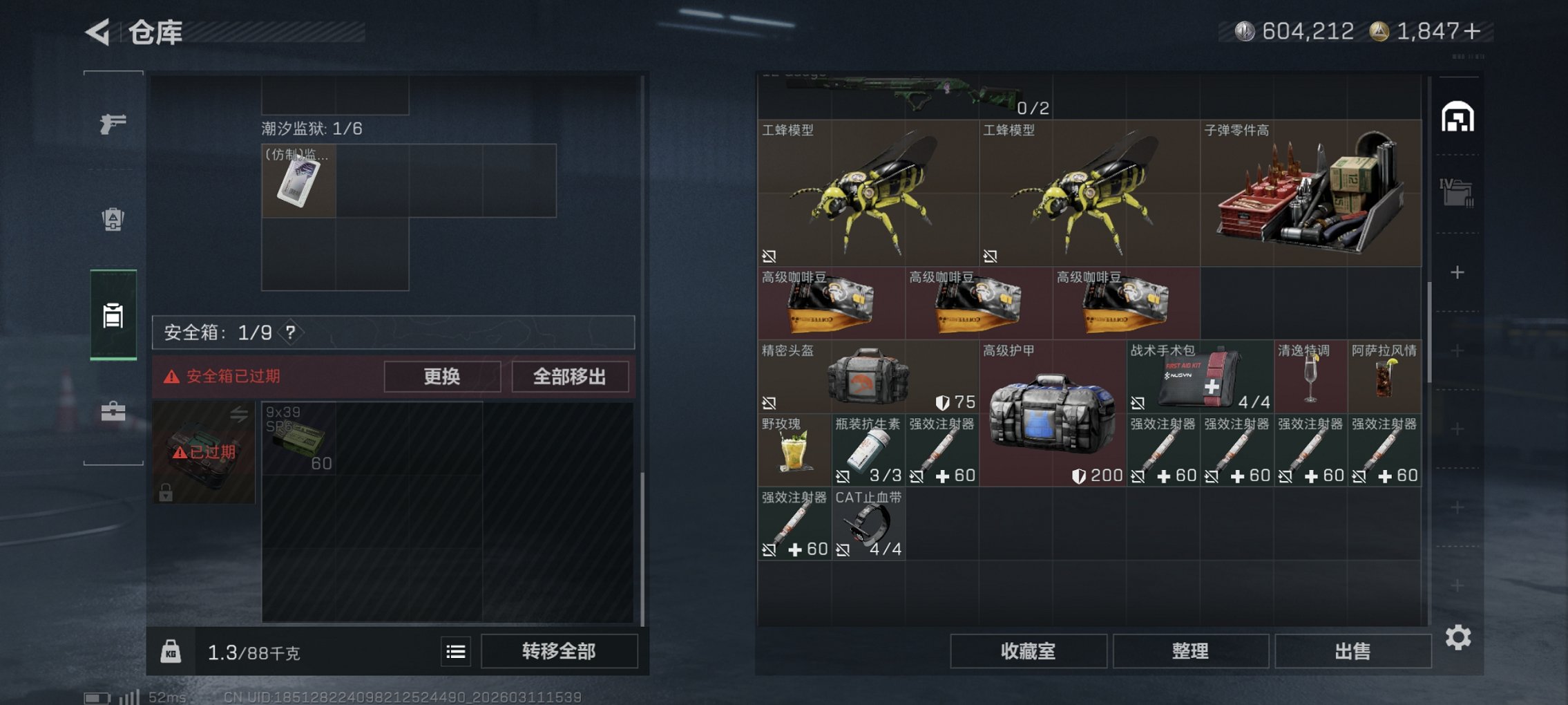
Task: Click the list view icon beside the weight display
Action: 455,651
